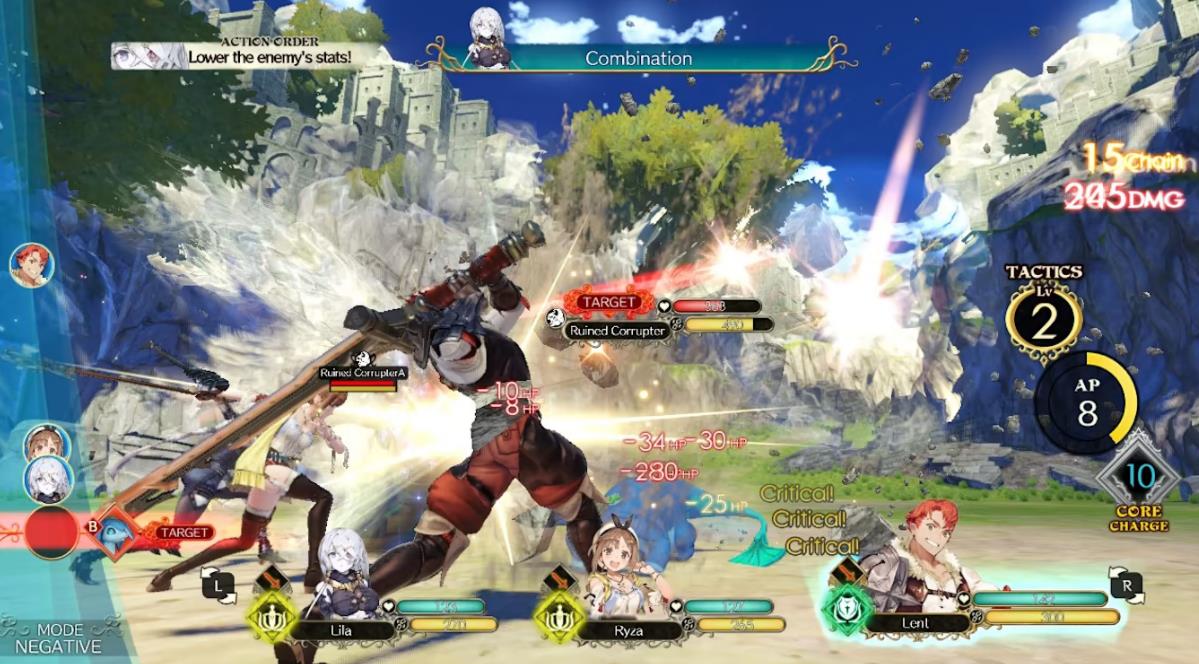Viewport: 1199px width, 664px height.
Task: Click Lent's turn-order portrait on the timeline
Action: pyautogui.click(x=30, y=266)
